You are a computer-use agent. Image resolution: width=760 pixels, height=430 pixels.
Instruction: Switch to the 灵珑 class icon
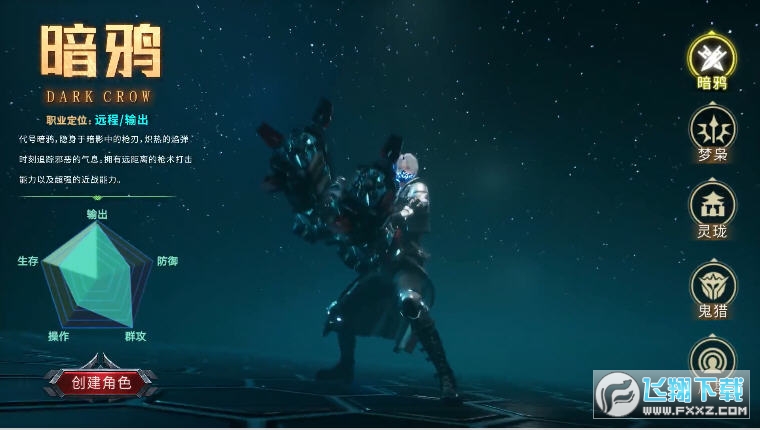pos(713,204)
